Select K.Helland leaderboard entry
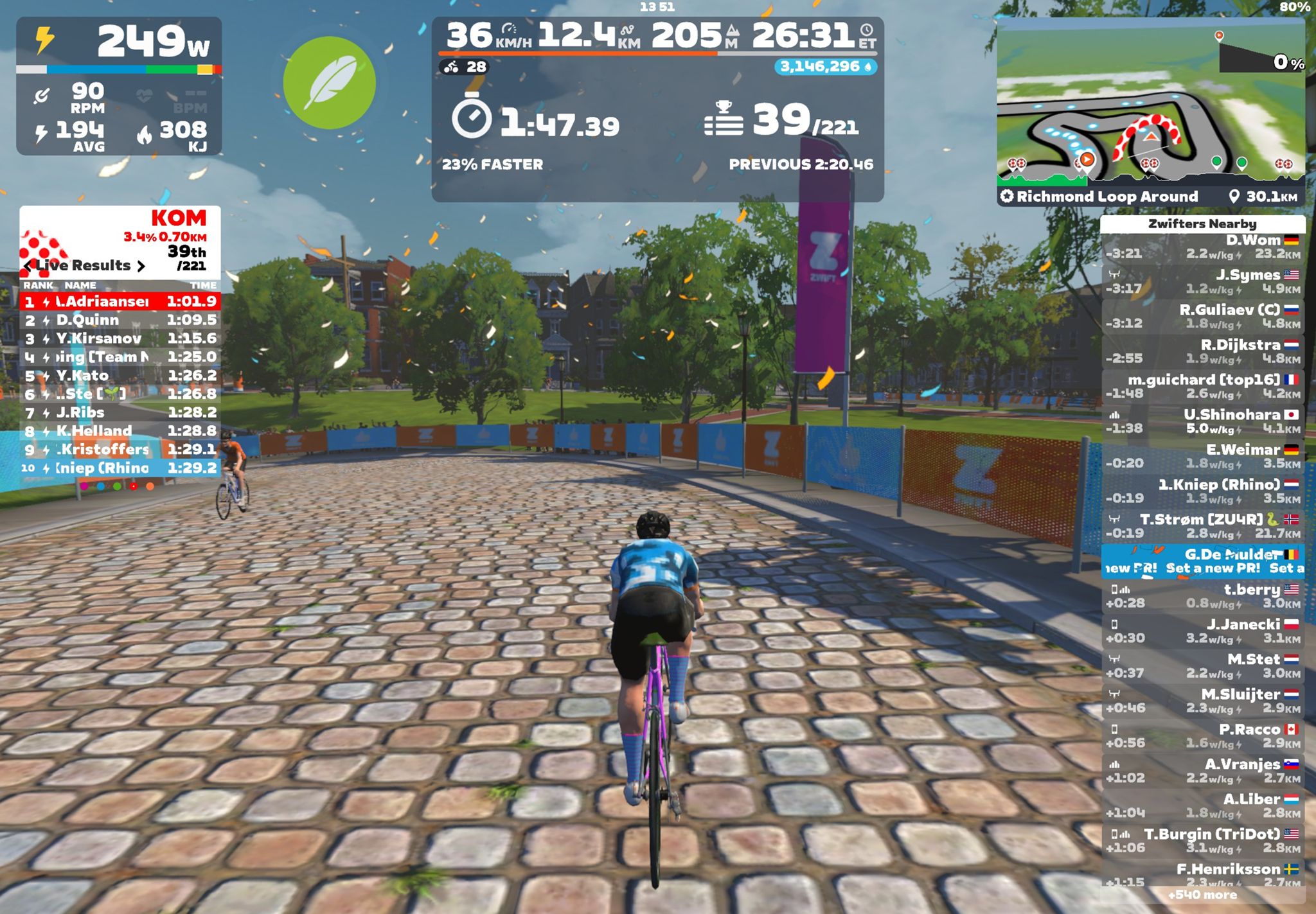The image size is (1316, 914). tap(120, 431)
